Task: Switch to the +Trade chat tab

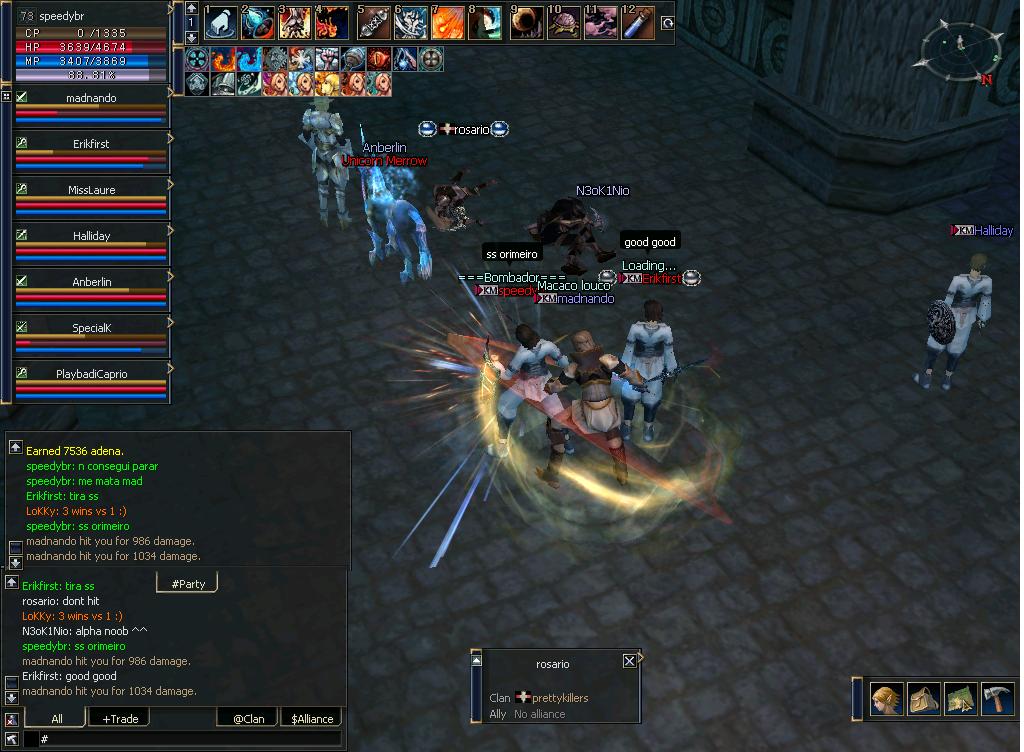Action: (x=120, y=718)
